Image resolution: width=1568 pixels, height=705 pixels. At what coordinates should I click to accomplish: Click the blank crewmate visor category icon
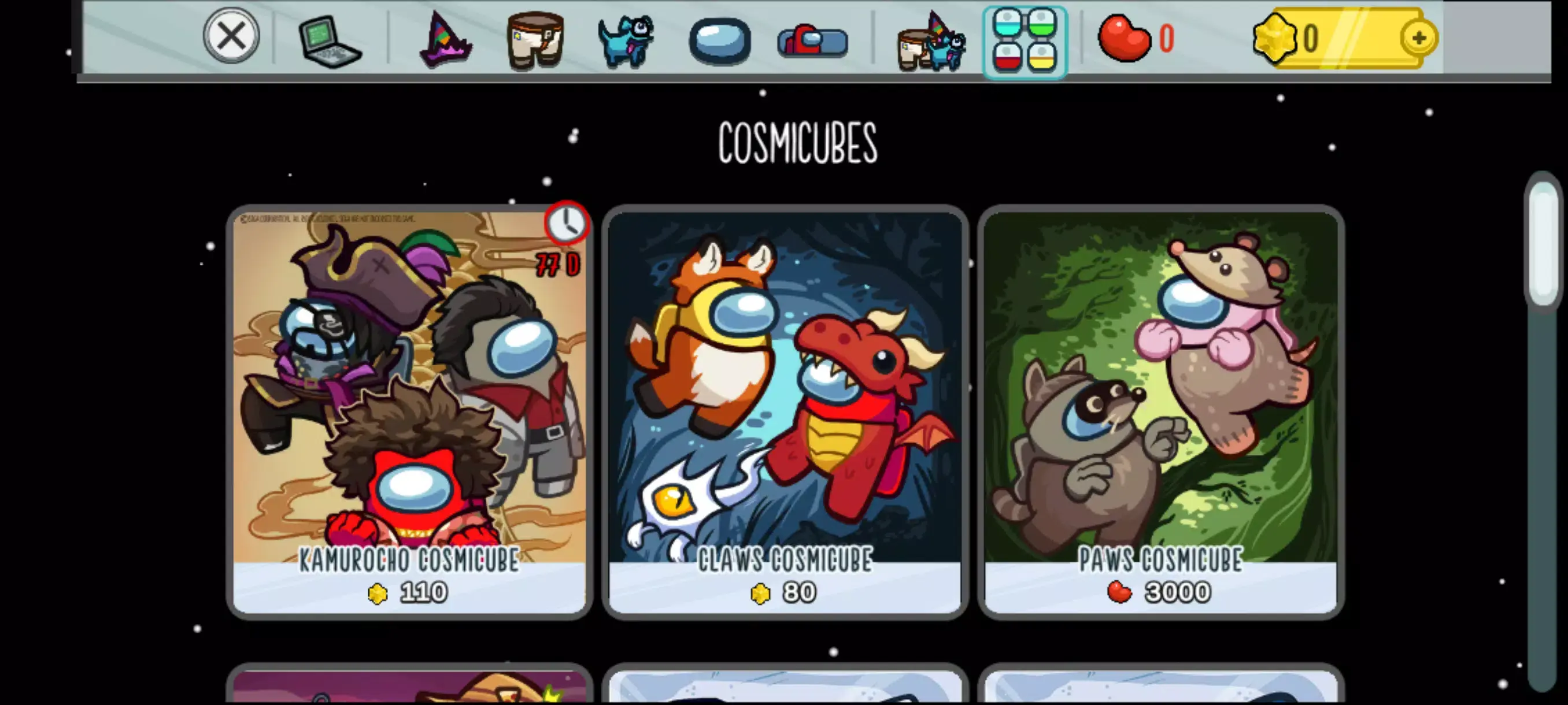click(722, 39)
